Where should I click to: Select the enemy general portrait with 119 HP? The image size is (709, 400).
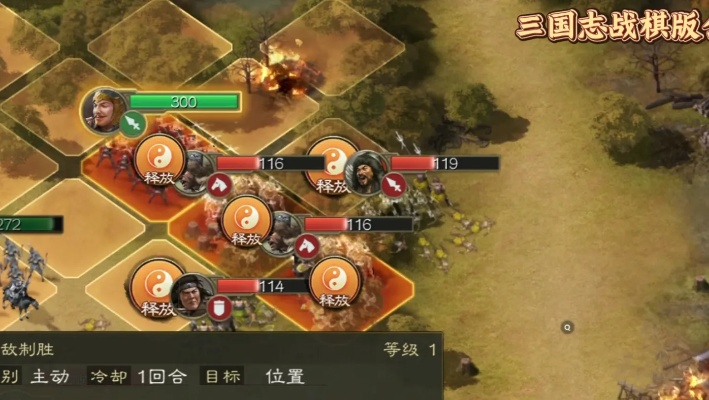click(367, 172)
